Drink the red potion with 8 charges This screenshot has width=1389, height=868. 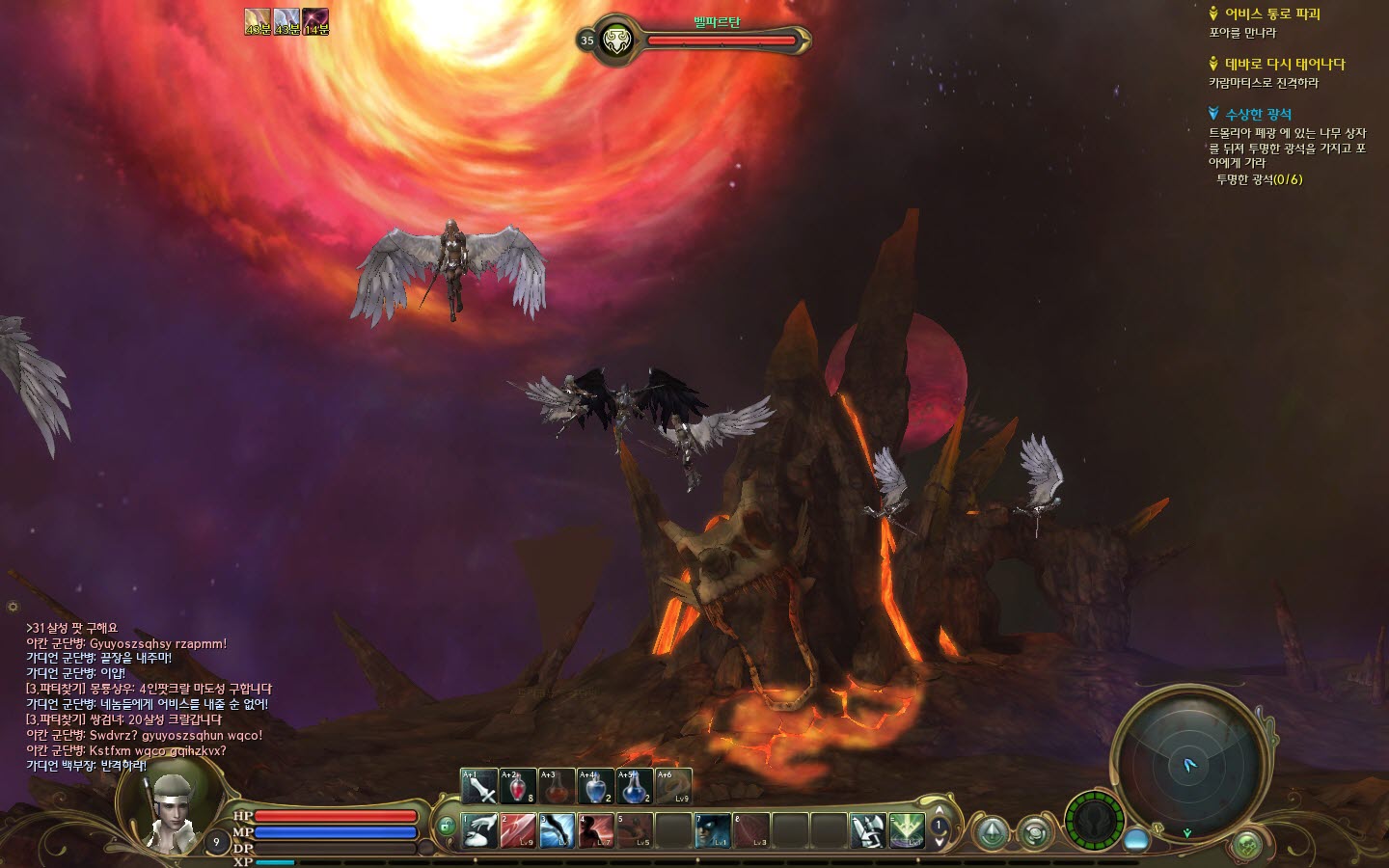pos(518,787)
